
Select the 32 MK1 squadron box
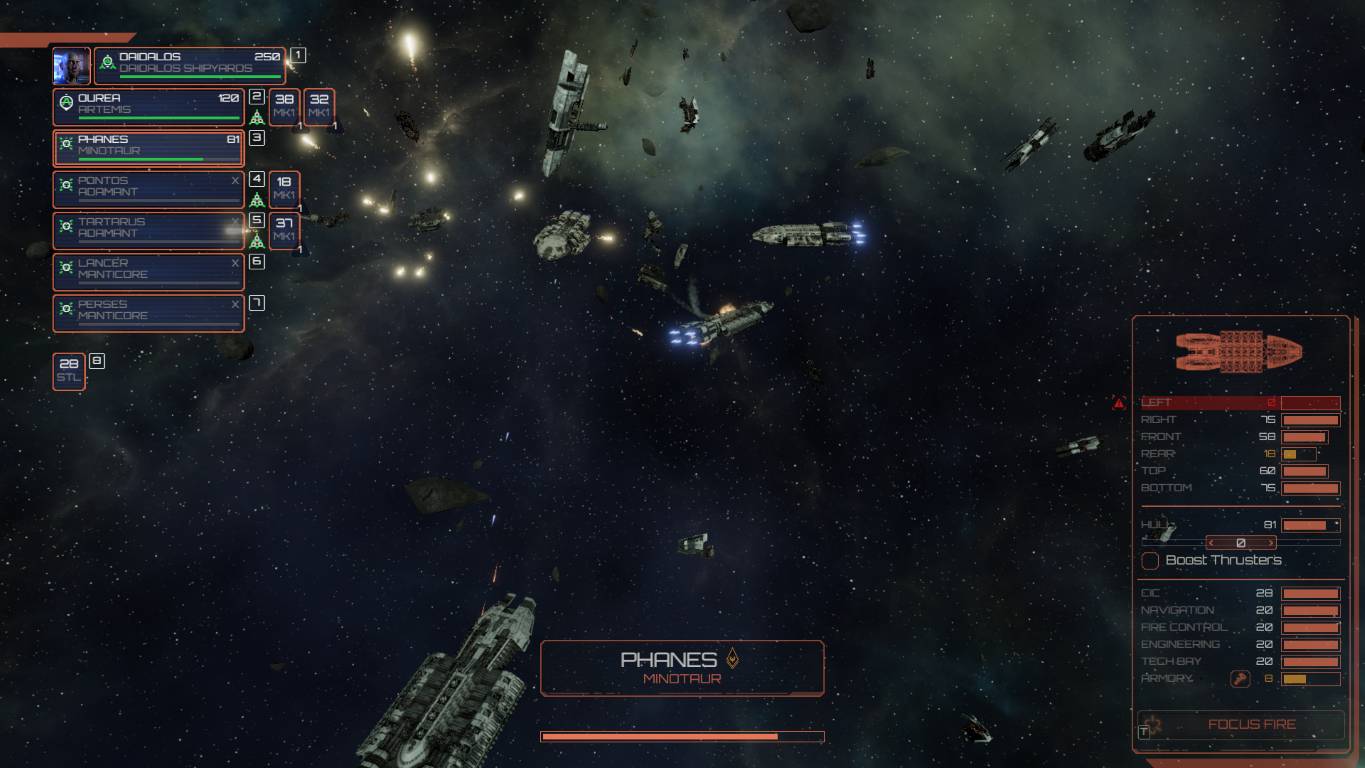coord(319,107)
